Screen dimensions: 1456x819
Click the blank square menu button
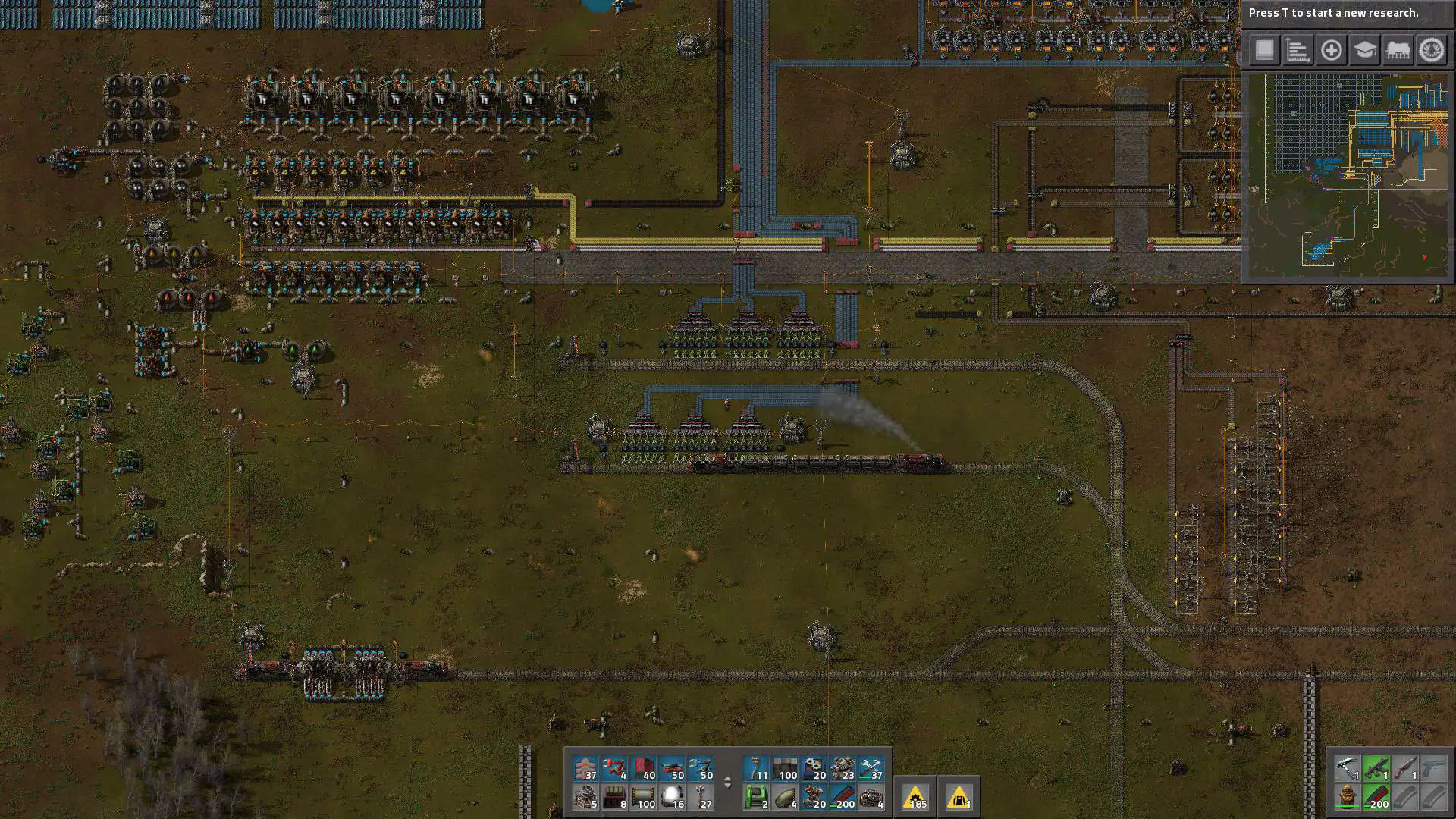pos(1264,51)
